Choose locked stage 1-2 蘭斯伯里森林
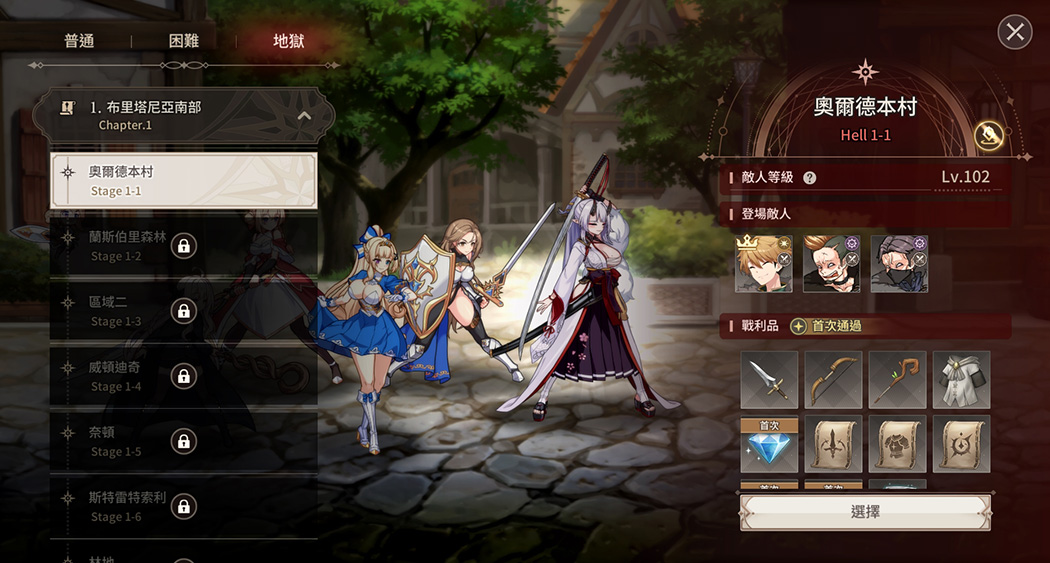Viewport: 1050px width, 563px height. coord(184,246)
